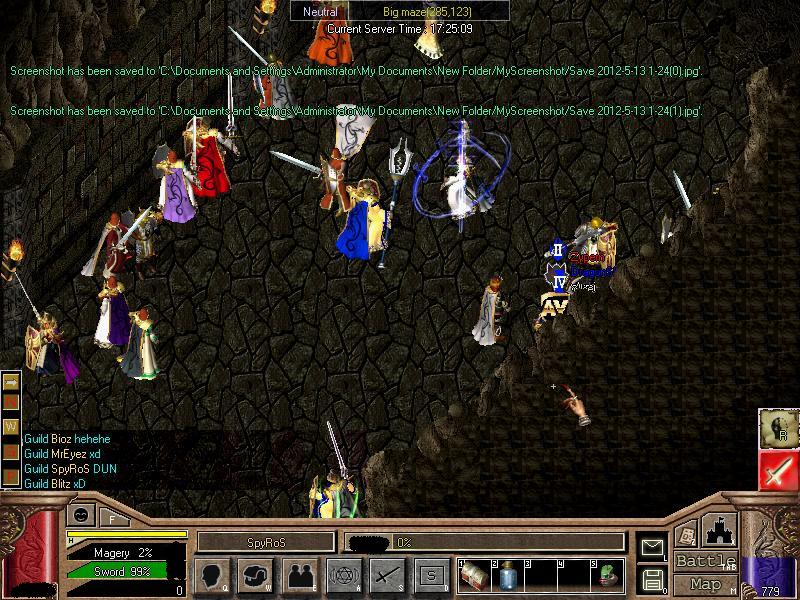This screenshot has width=800, height=600.
Task: Activate the red sword attack icon
Action: pos(776,470)
